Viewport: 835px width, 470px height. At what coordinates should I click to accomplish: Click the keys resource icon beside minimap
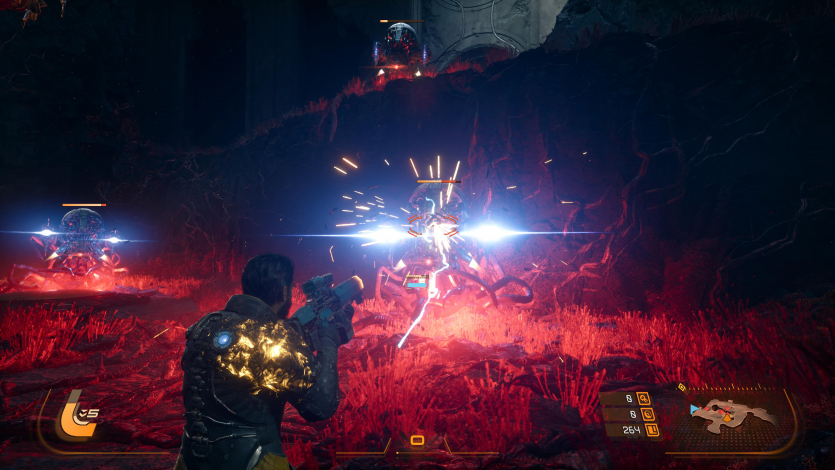[x=643, y=397]
